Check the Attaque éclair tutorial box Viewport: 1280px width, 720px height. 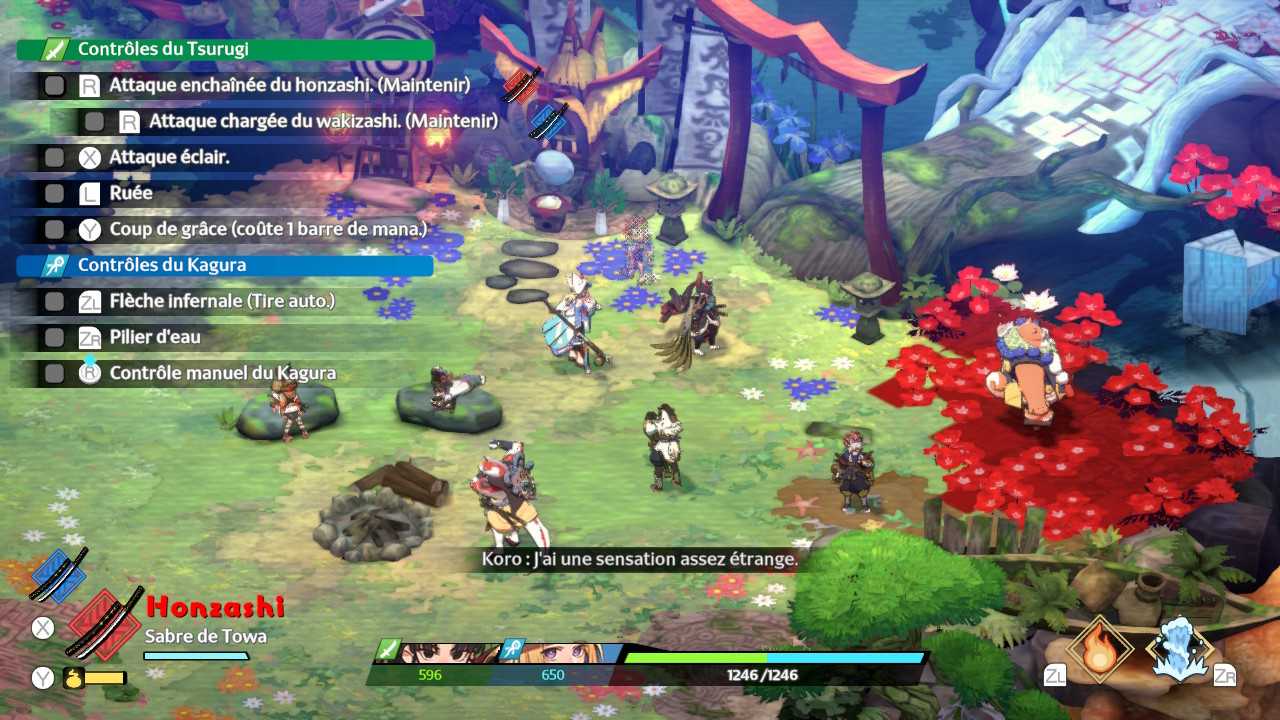(x=55, y=158)
